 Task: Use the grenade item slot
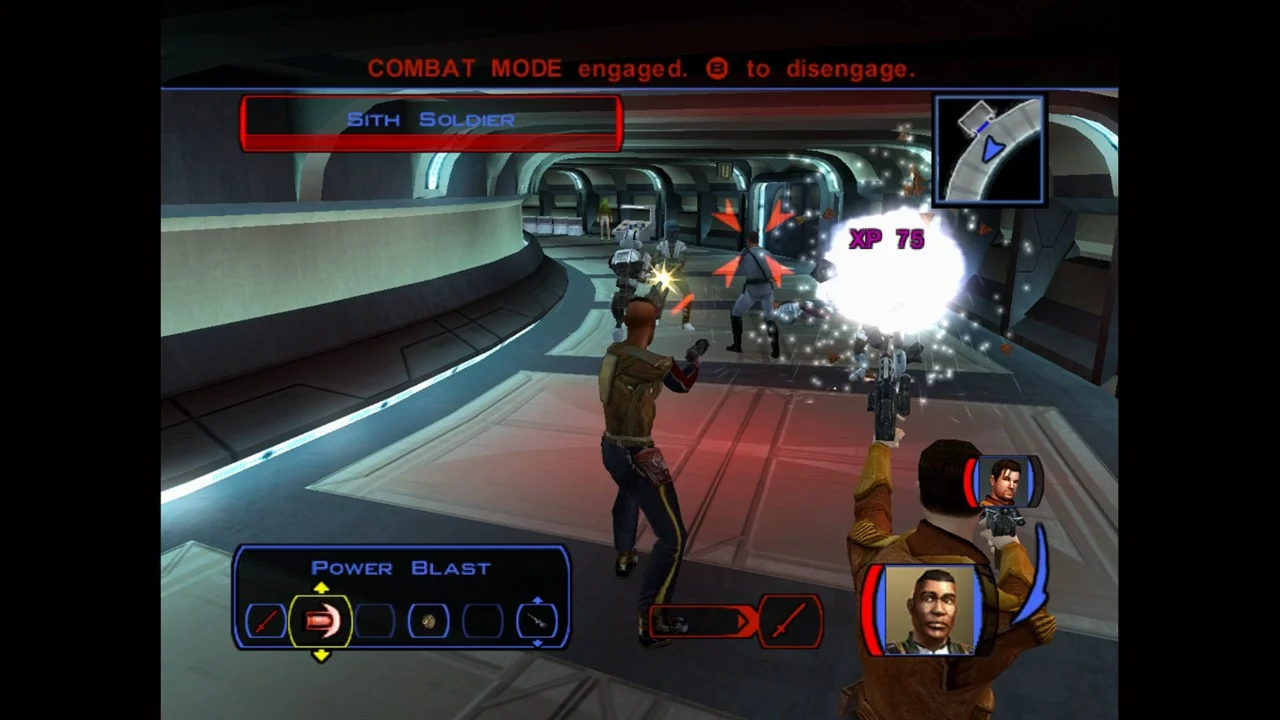click(428, 622)
